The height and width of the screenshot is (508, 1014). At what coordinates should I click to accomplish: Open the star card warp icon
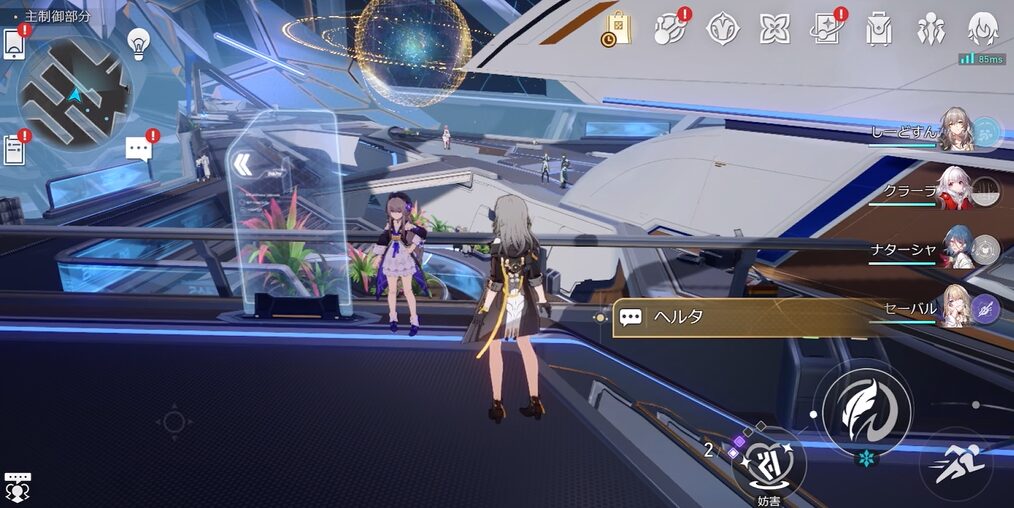pyautogui.click(x=827, y=29)
